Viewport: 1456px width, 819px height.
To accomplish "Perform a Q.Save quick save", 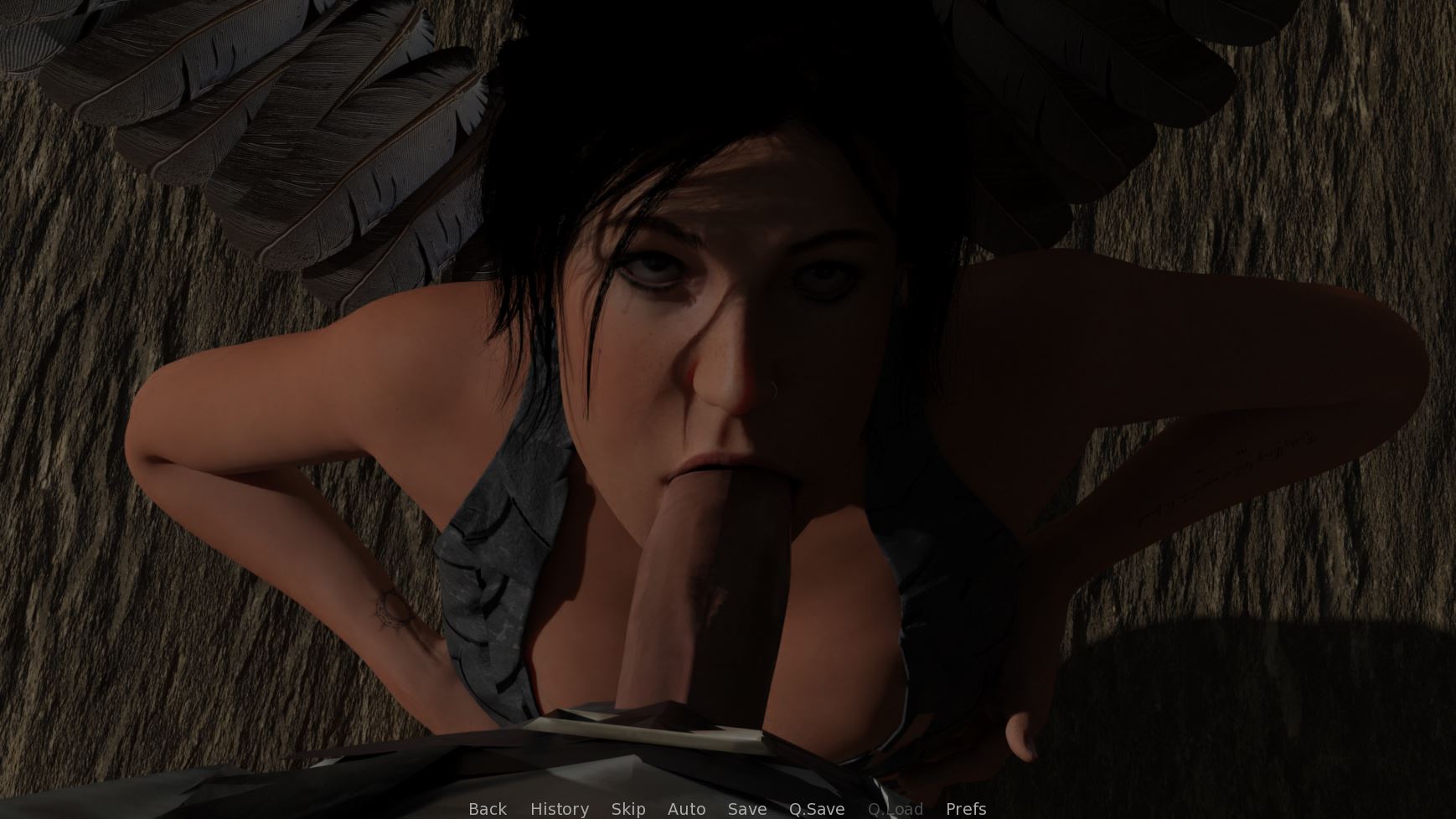I will coord(816,809).
